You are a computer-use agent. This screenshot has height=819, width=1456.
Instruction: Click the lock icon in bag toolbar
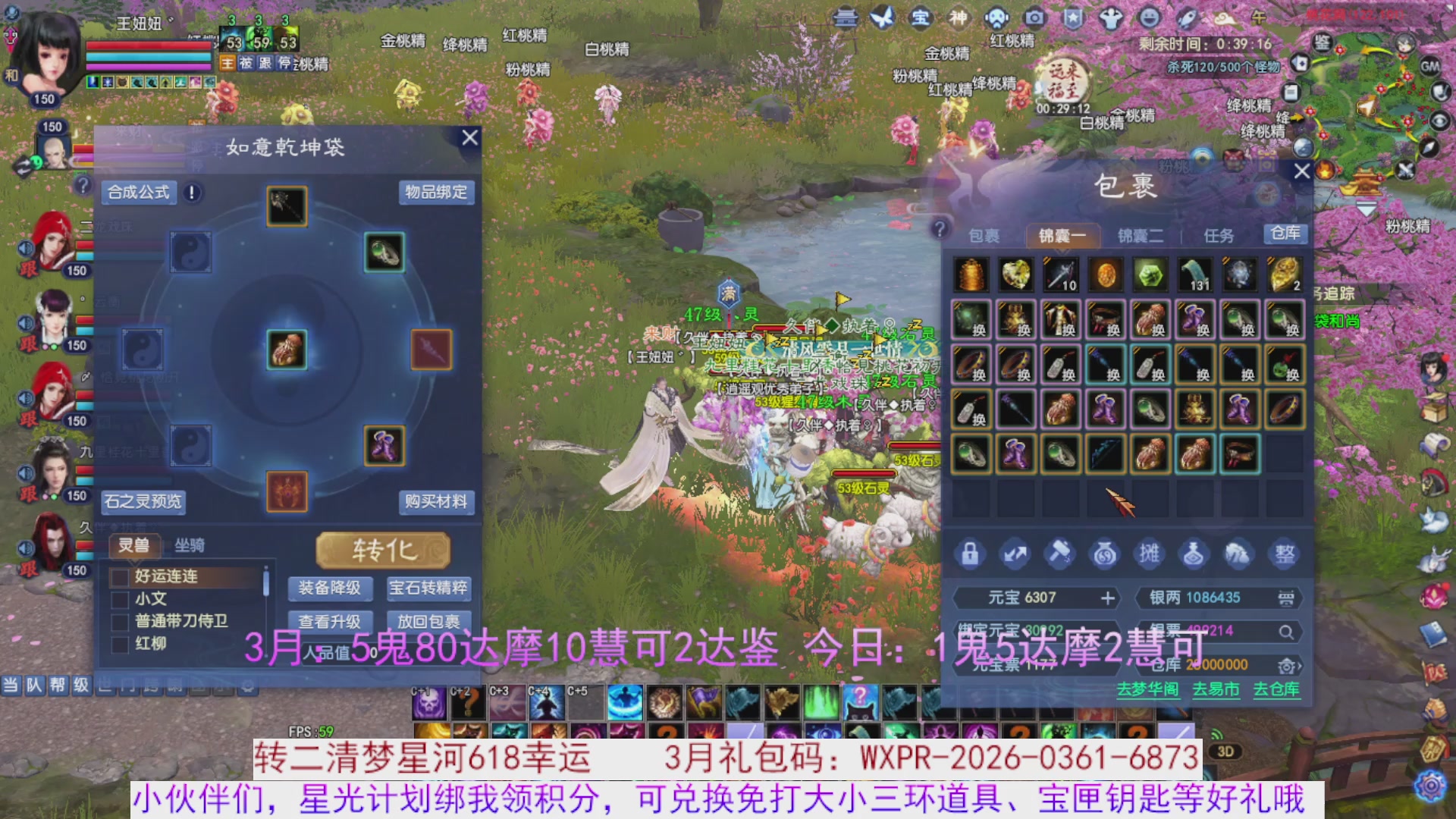[x=971, y=554]
